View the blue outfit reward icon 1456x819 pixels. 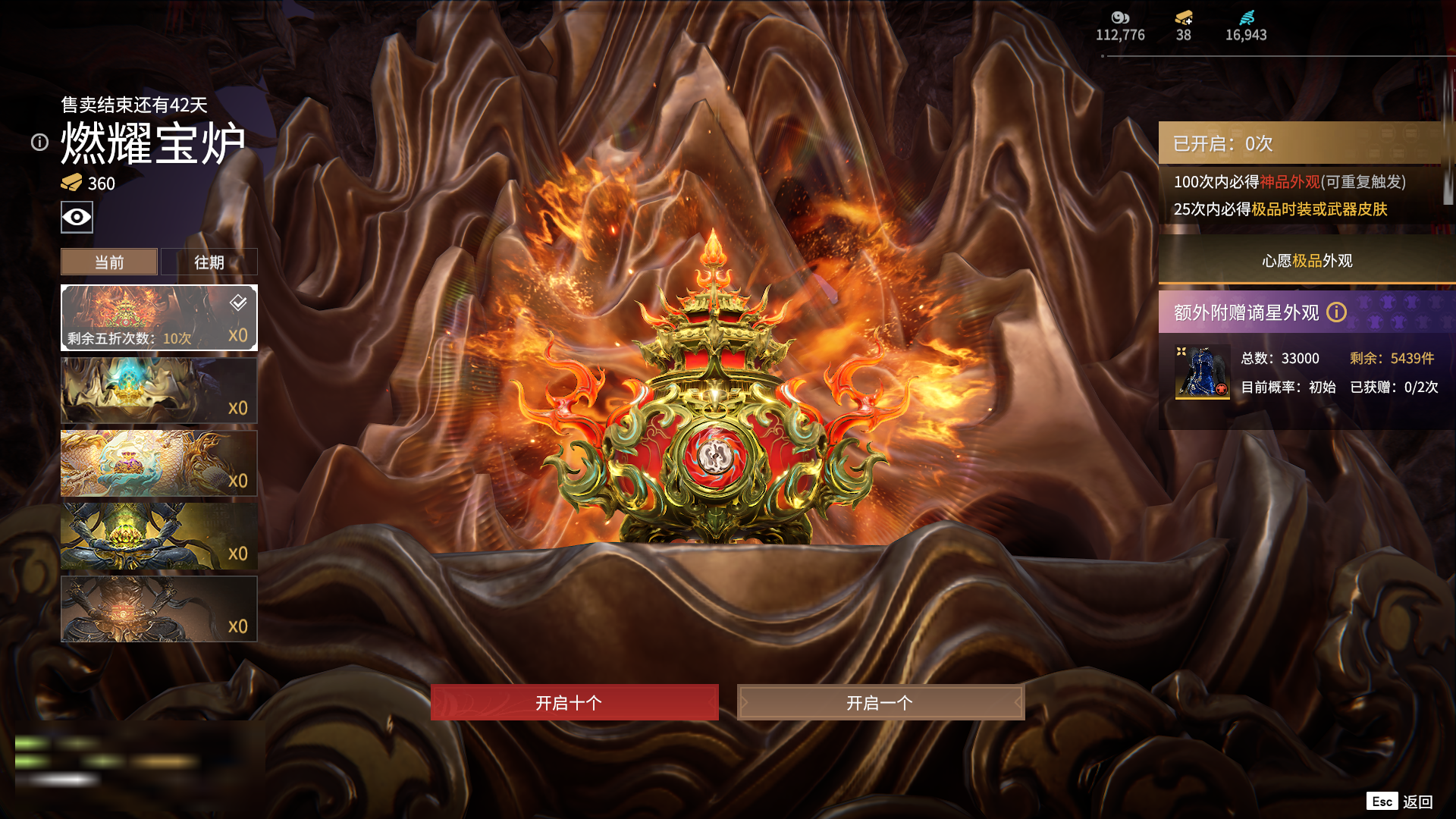click(x=1202, y=372)
